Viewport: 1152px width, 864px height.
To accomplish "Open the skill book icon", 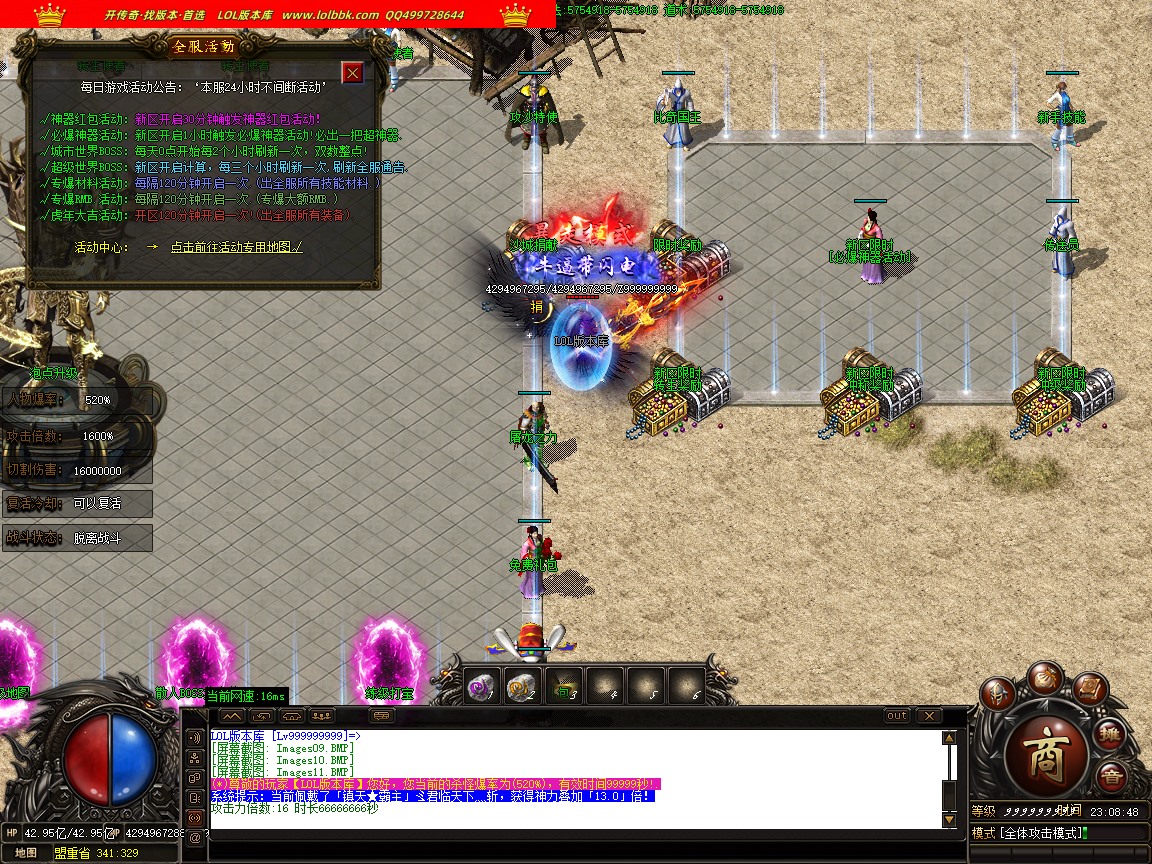I will [1092, 688].
